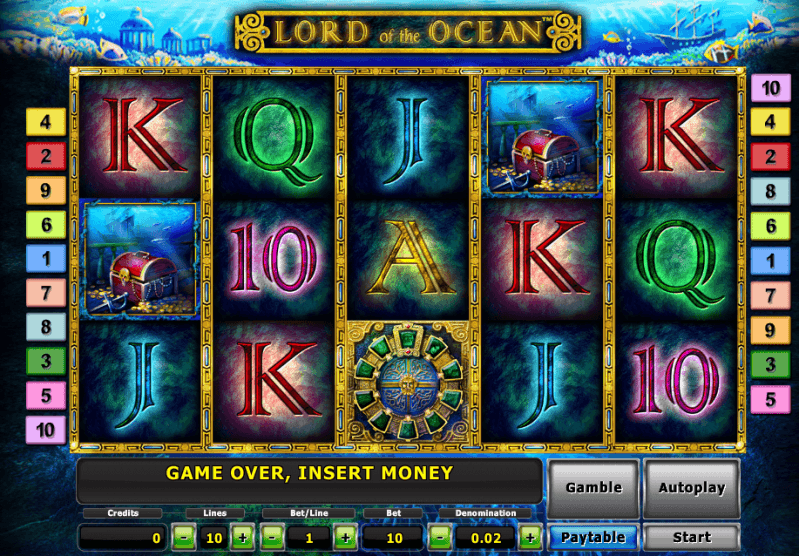Open the Paytable
This screenshot has height=556, width=799.
[593, 538]
